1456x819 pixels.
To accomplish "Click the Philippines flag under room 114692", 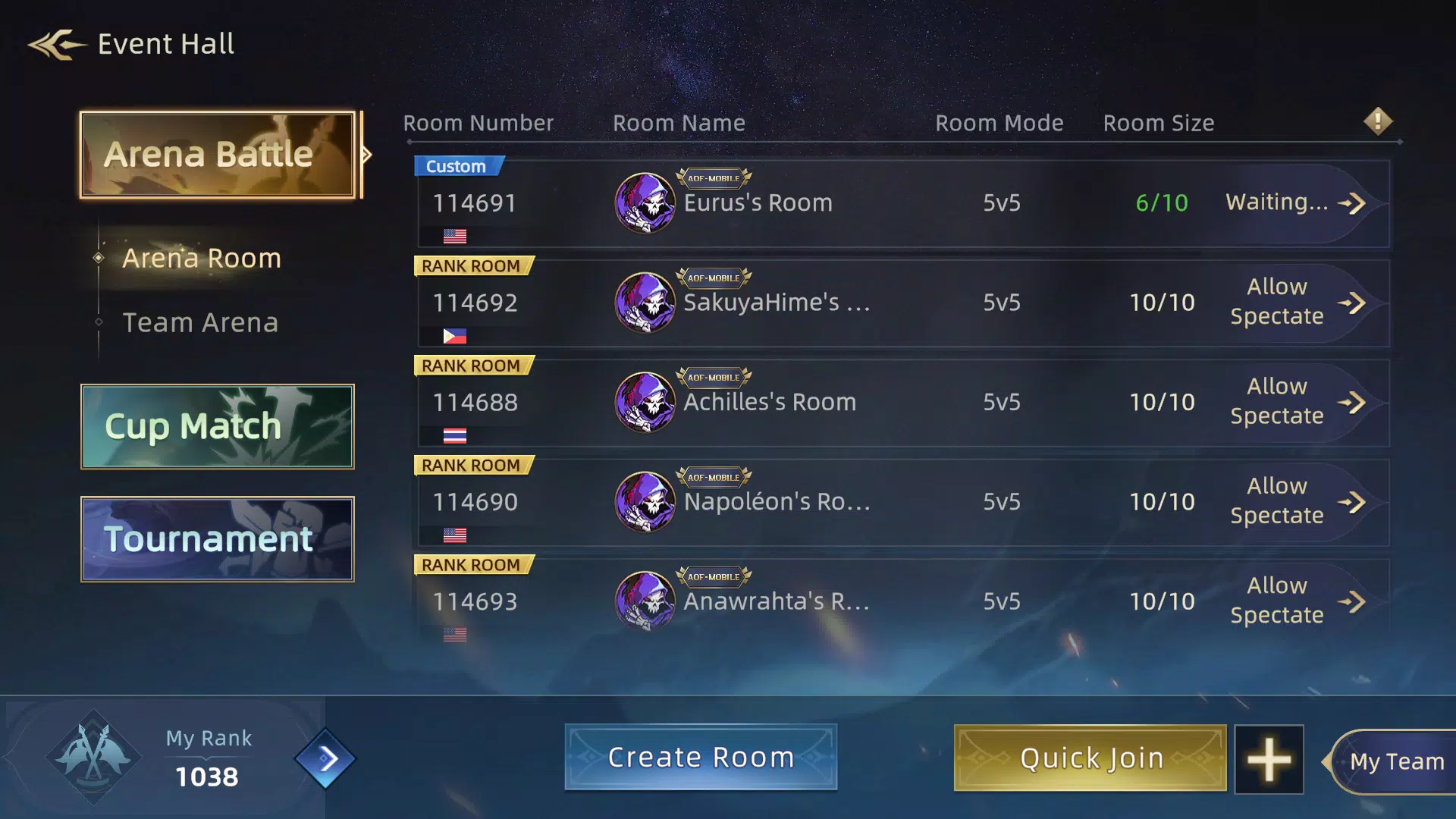I will click(453, 336).
